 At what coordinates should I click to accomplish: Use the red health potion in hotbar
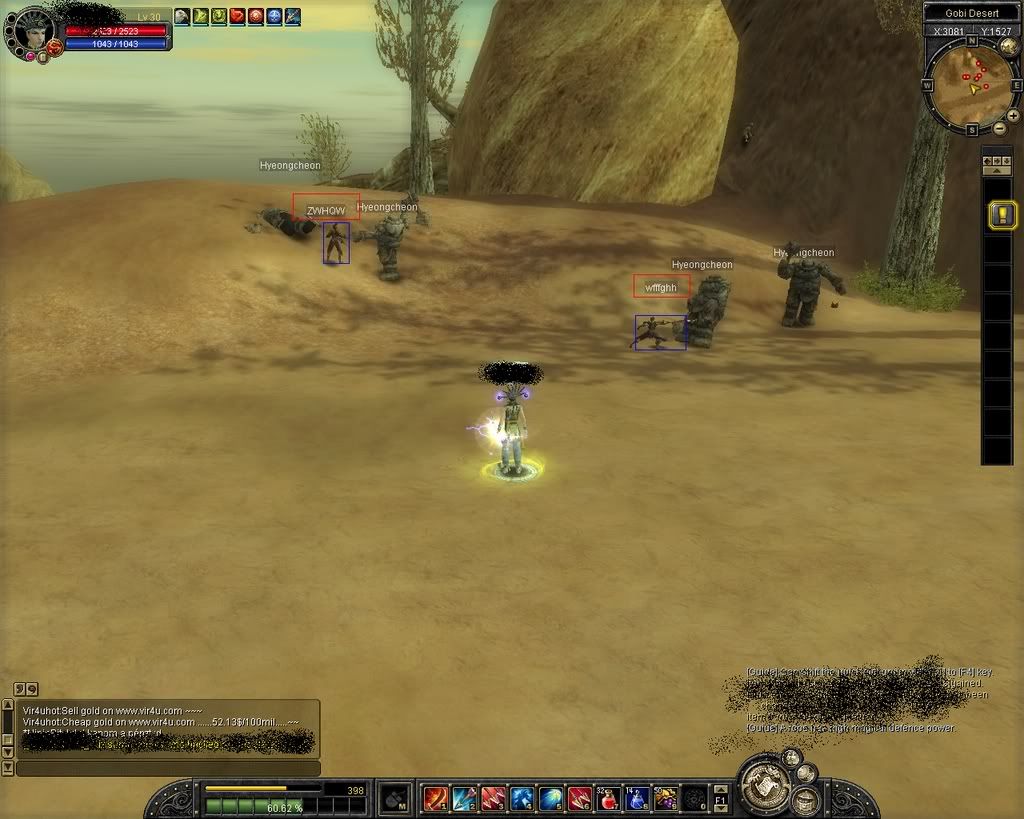click(x=607, y=798)
